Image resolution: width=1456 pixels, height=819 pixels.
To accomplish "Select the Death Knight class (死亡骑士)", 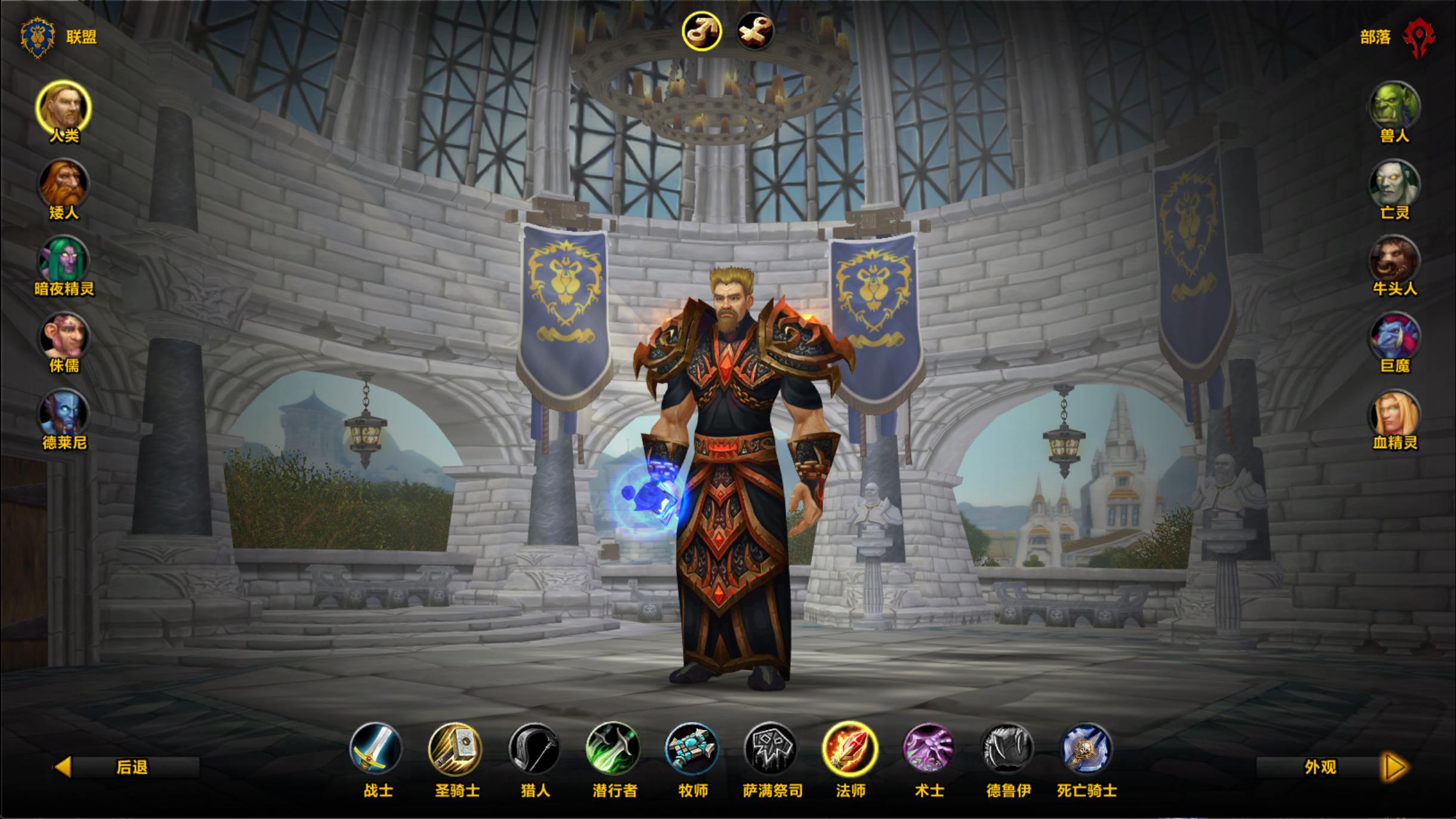I will pos(1086,749).
